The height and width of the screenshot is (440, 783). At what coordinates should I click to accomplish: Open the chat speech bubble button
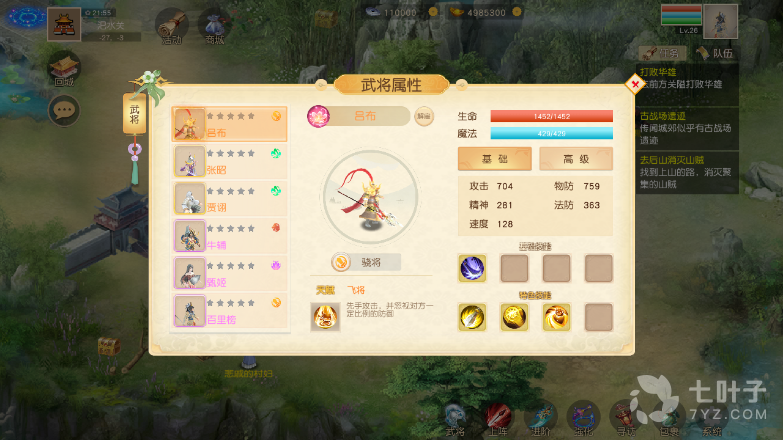point(65,109)
